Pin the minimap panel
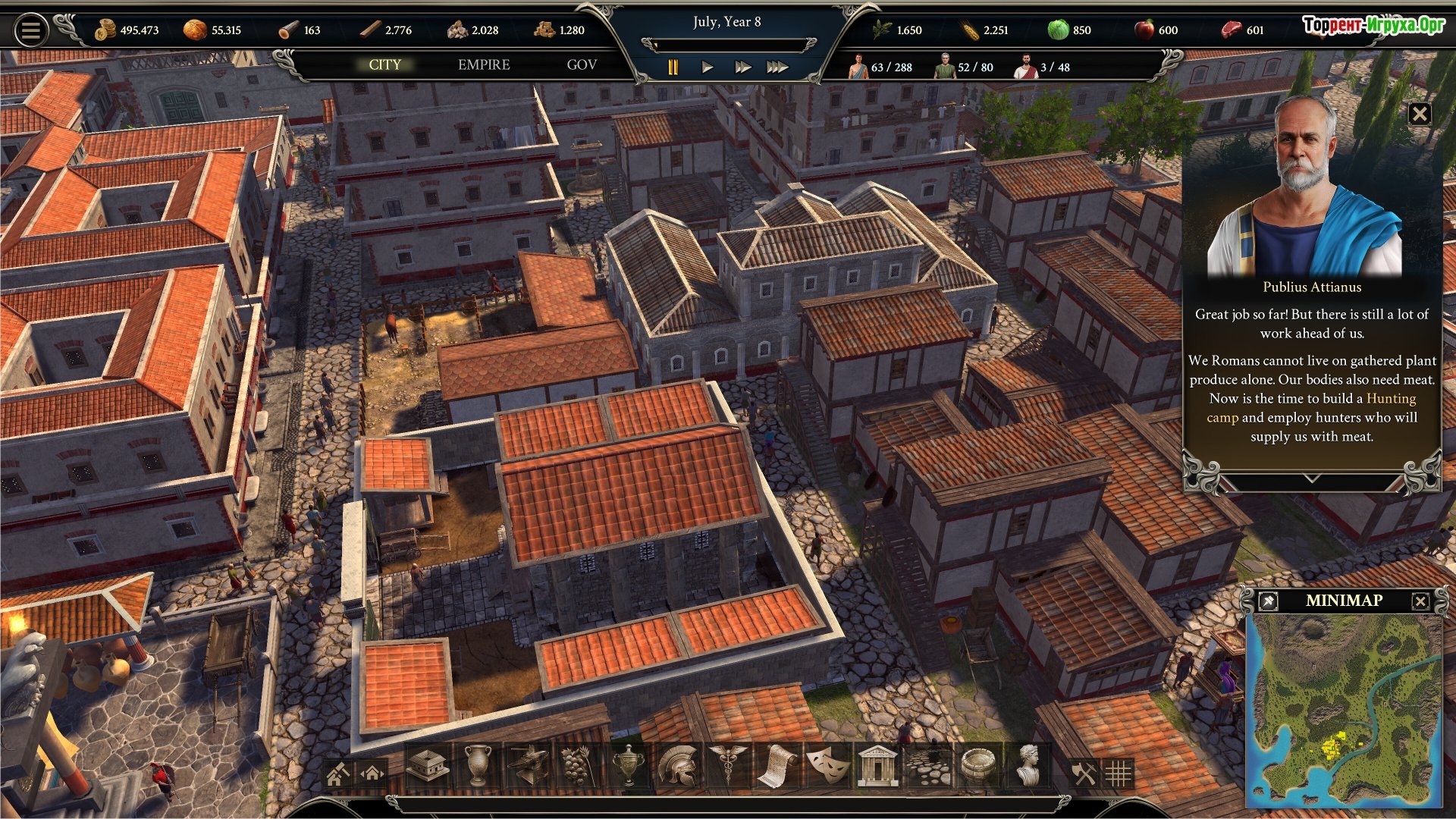The width and height of the screenshot is (1456, 819). pyautogui.click(x=1267, y=601)
